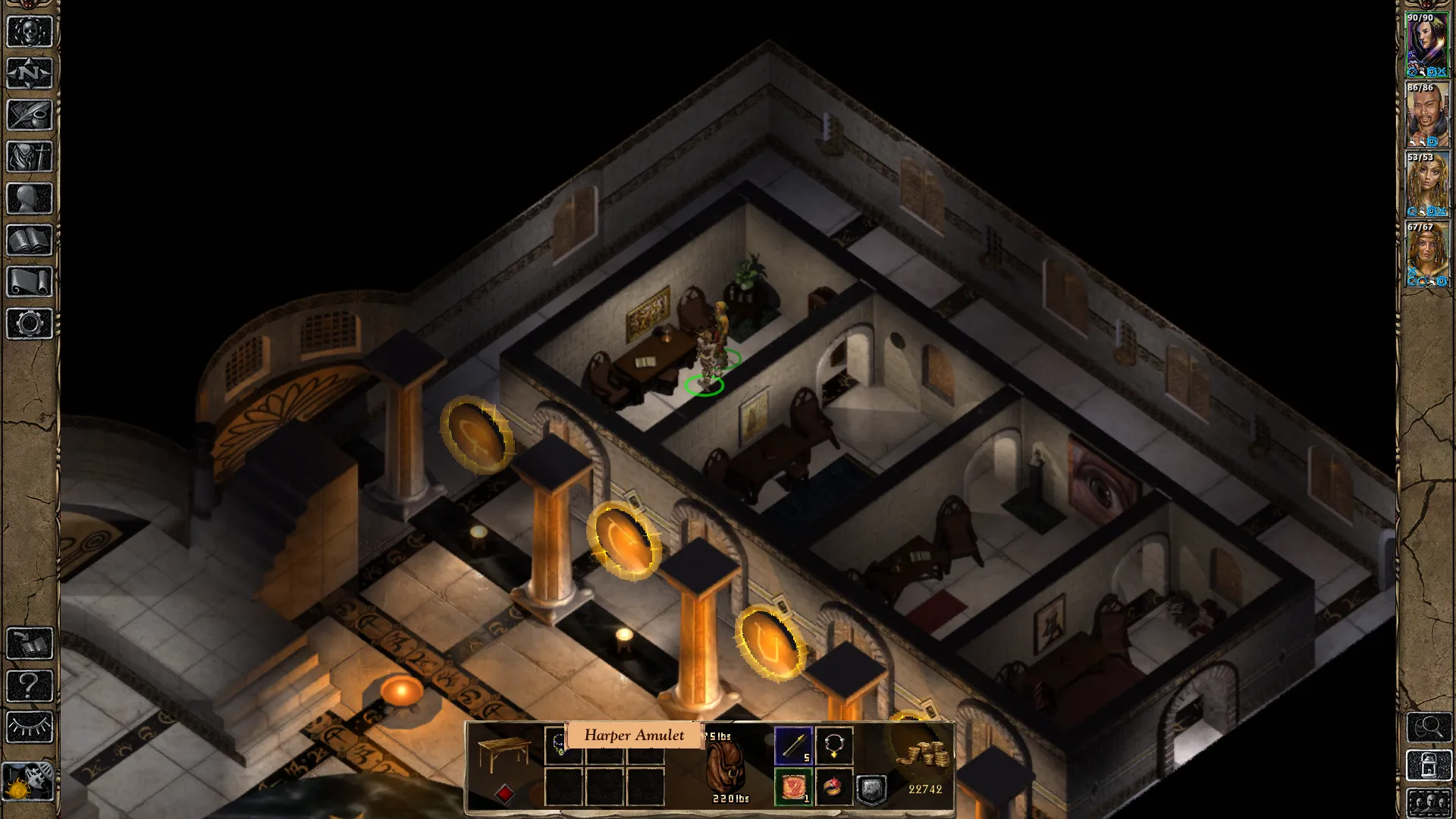1456x819 pixels.
Task: Toggle the lantern button on right sidebar
Action: click(1429, 765)
